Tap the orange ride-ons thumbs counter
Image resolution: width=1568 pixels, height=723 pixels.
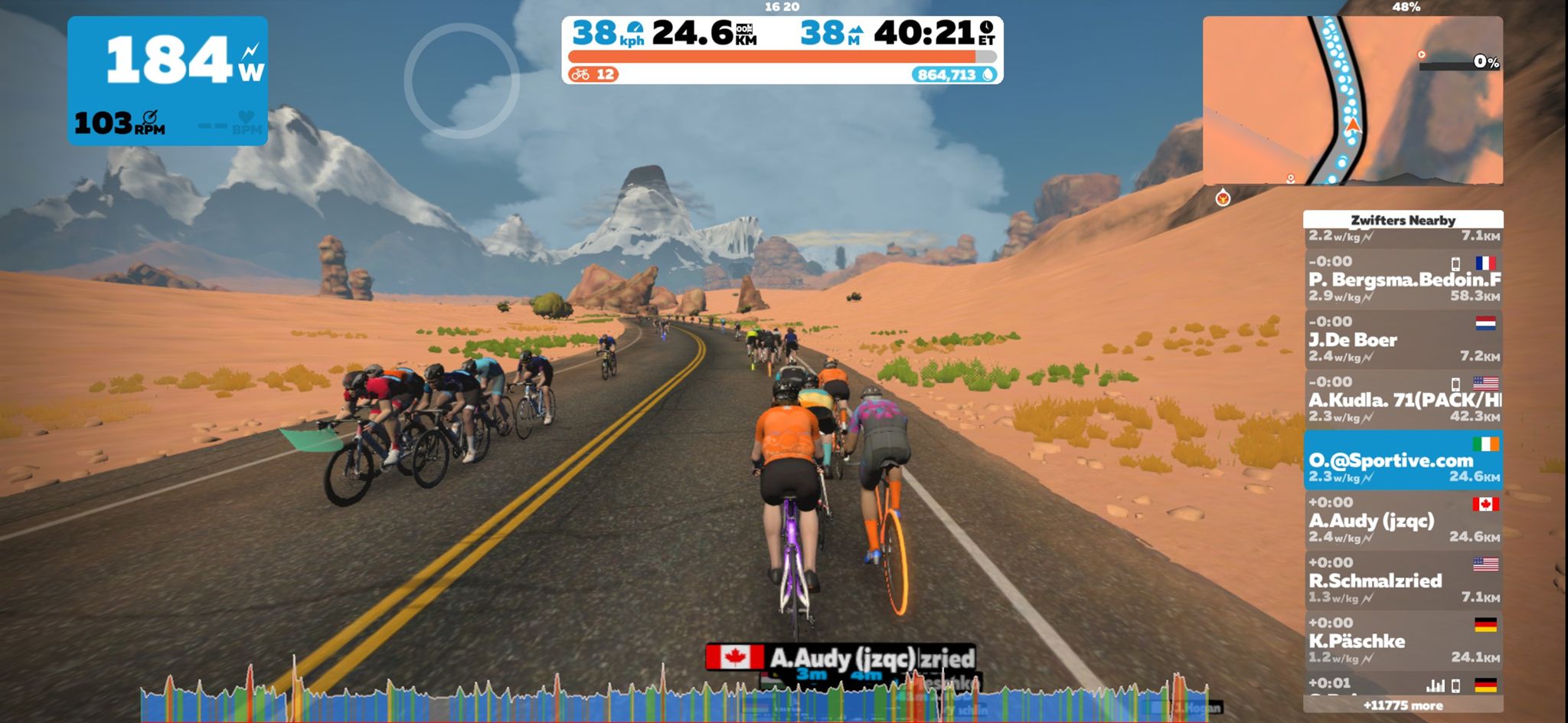[594, 74]
